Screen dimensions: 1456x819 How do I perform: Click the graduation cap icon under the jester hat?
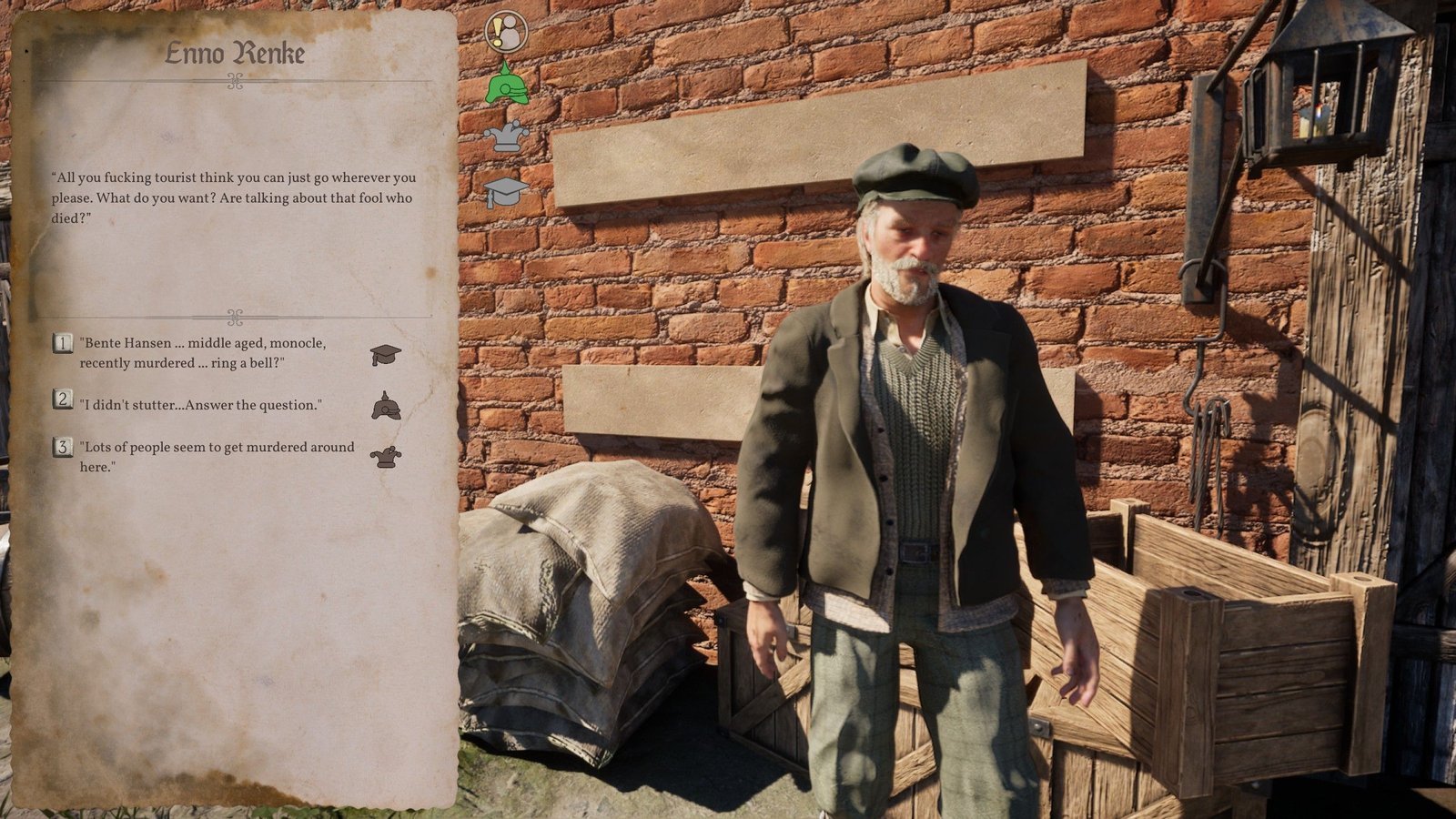point(506,191)
